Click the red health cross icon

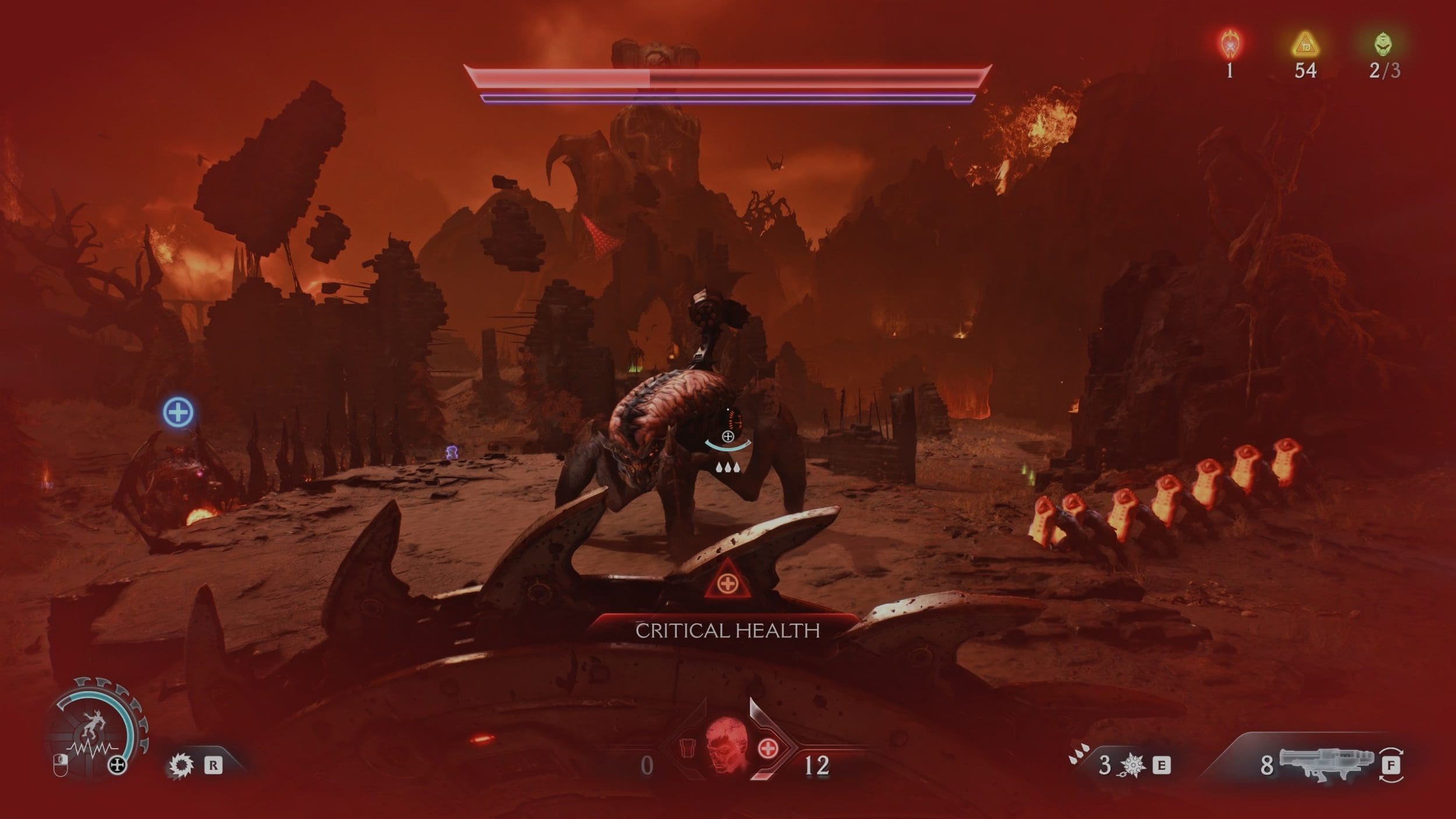click(x=768, y=749)
